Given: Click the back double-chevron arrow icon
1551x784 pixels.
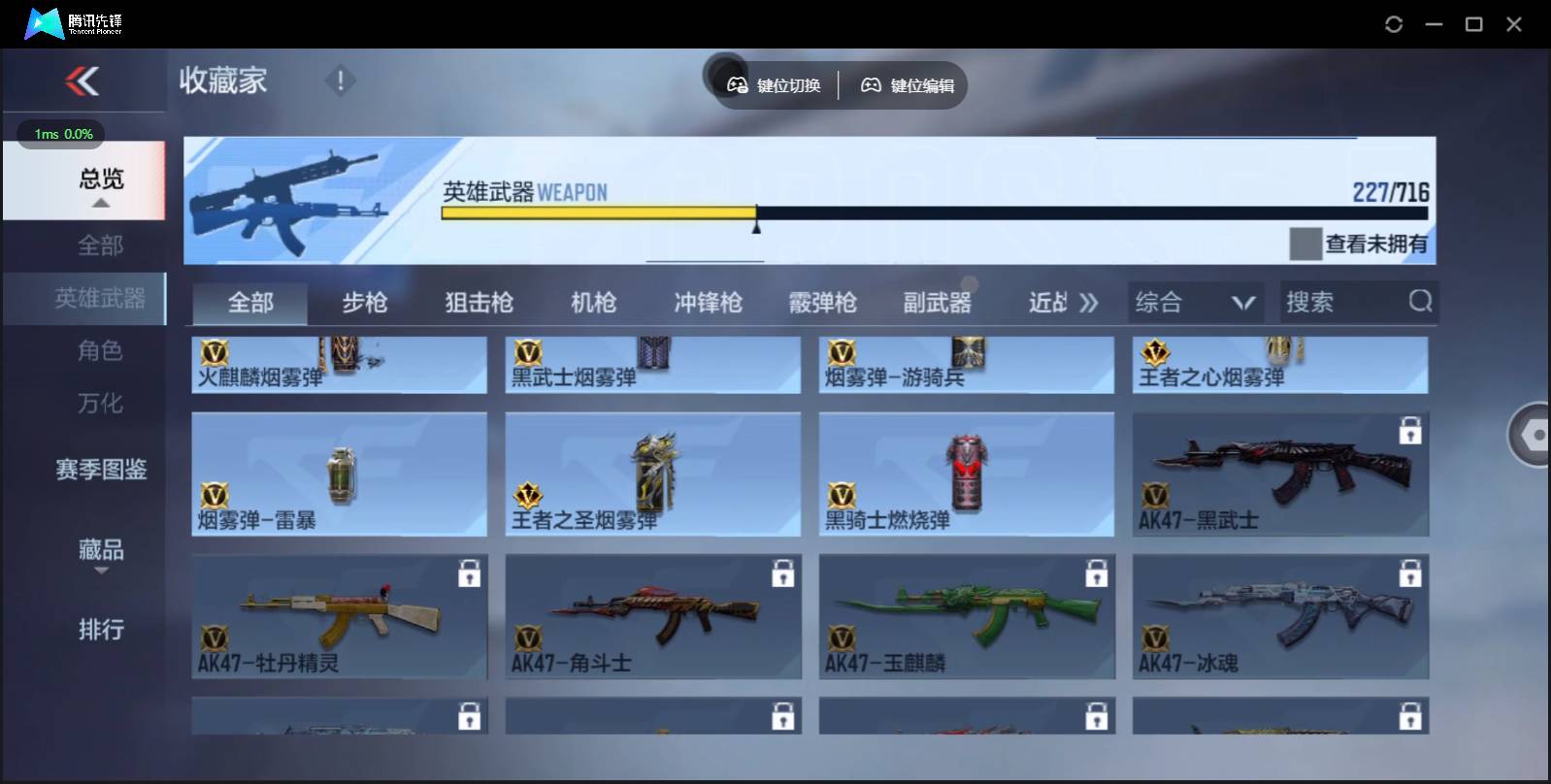Looking at the screenshot, I should (x=83, y=82).
